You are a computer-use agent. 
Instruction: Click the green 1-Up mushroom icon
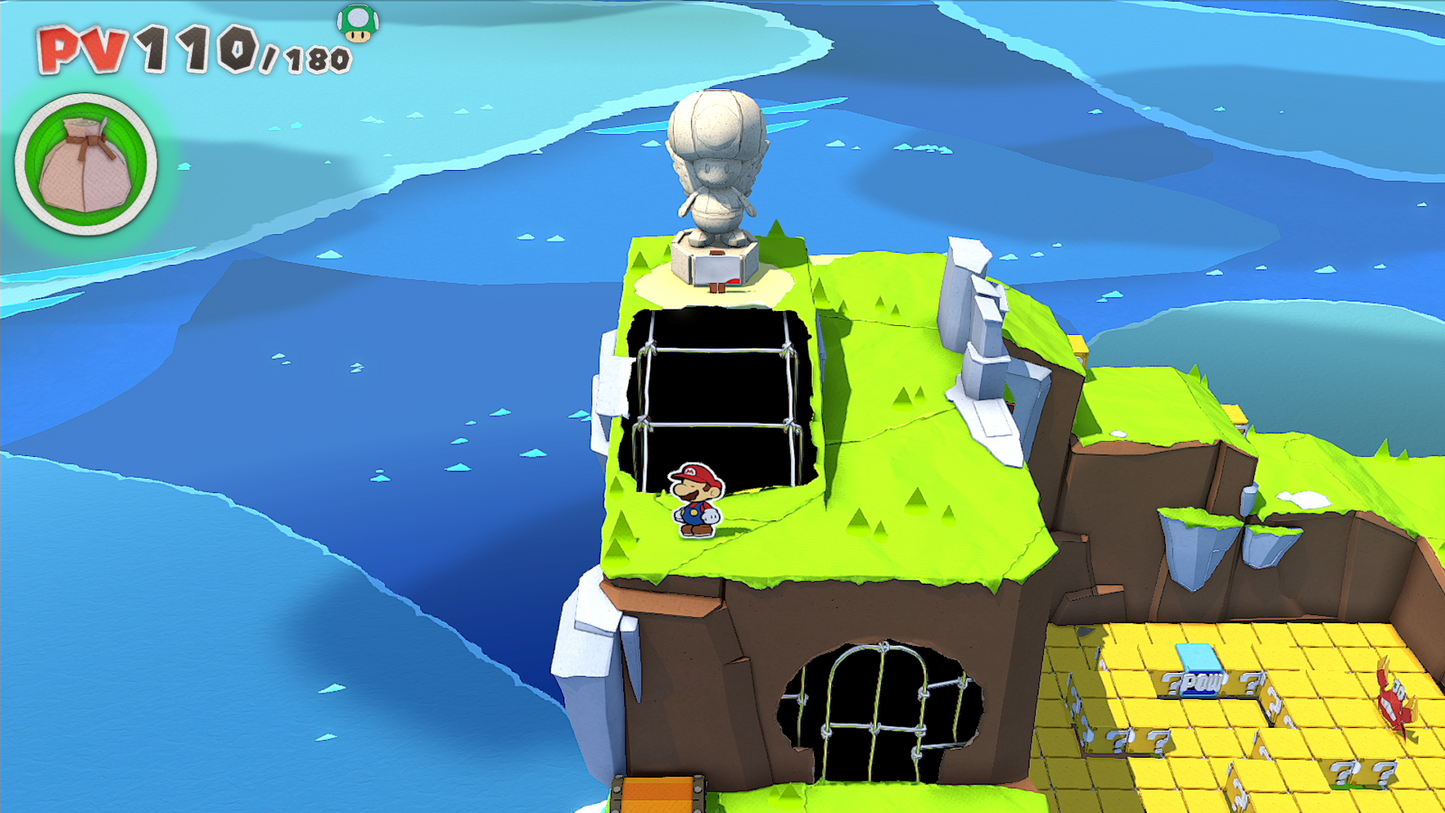[357, 22]
